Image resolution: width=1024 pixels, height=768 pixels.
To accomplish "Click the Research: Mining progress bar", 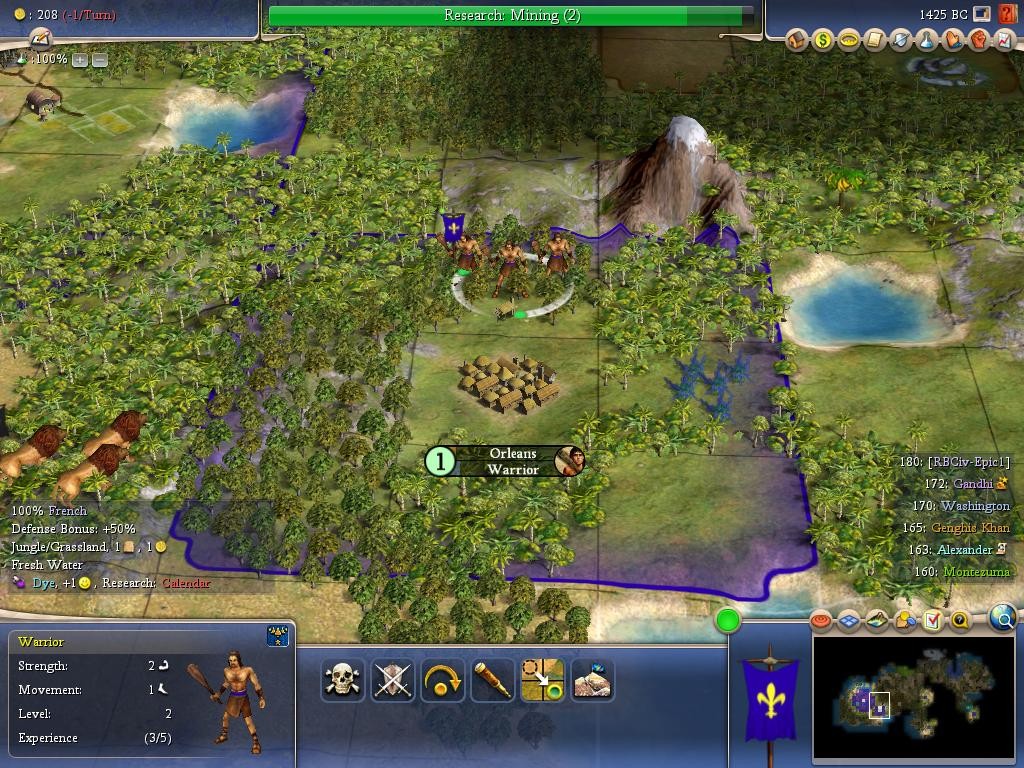I will pyautogui.click(x=511, y=15).
